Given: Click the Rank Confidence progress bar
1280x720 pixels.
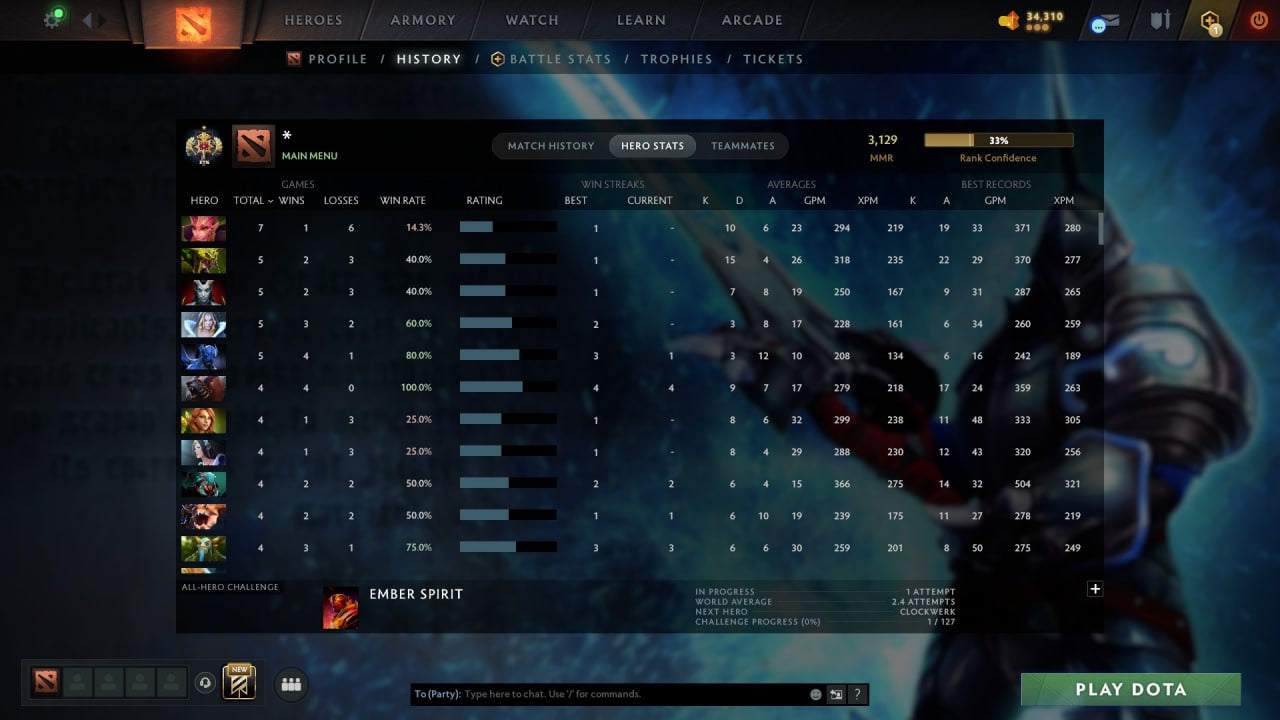Looking at the screenshot, I should point(998,139).
